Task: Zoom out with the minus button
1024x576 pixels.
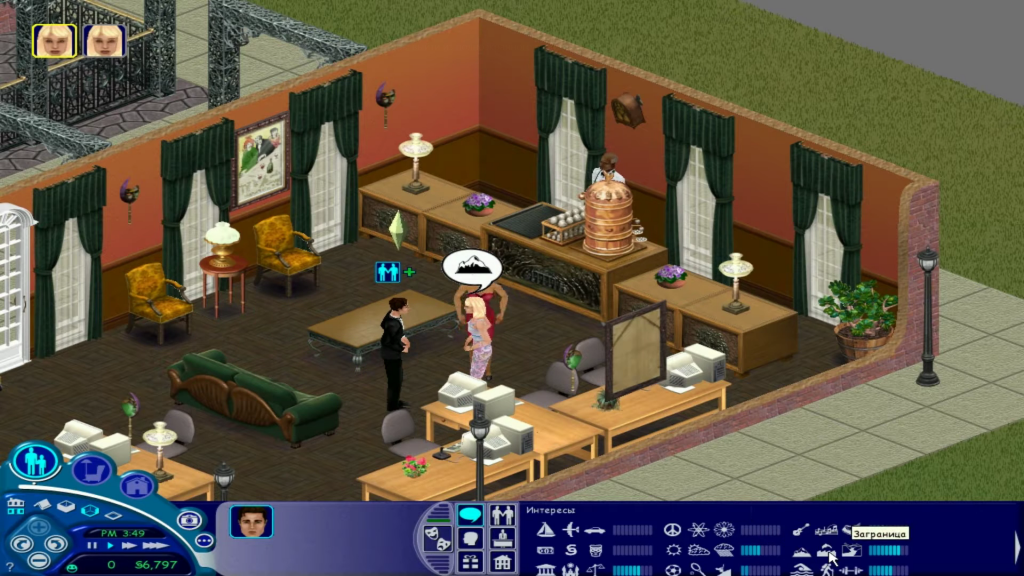Action: point(38,560)
